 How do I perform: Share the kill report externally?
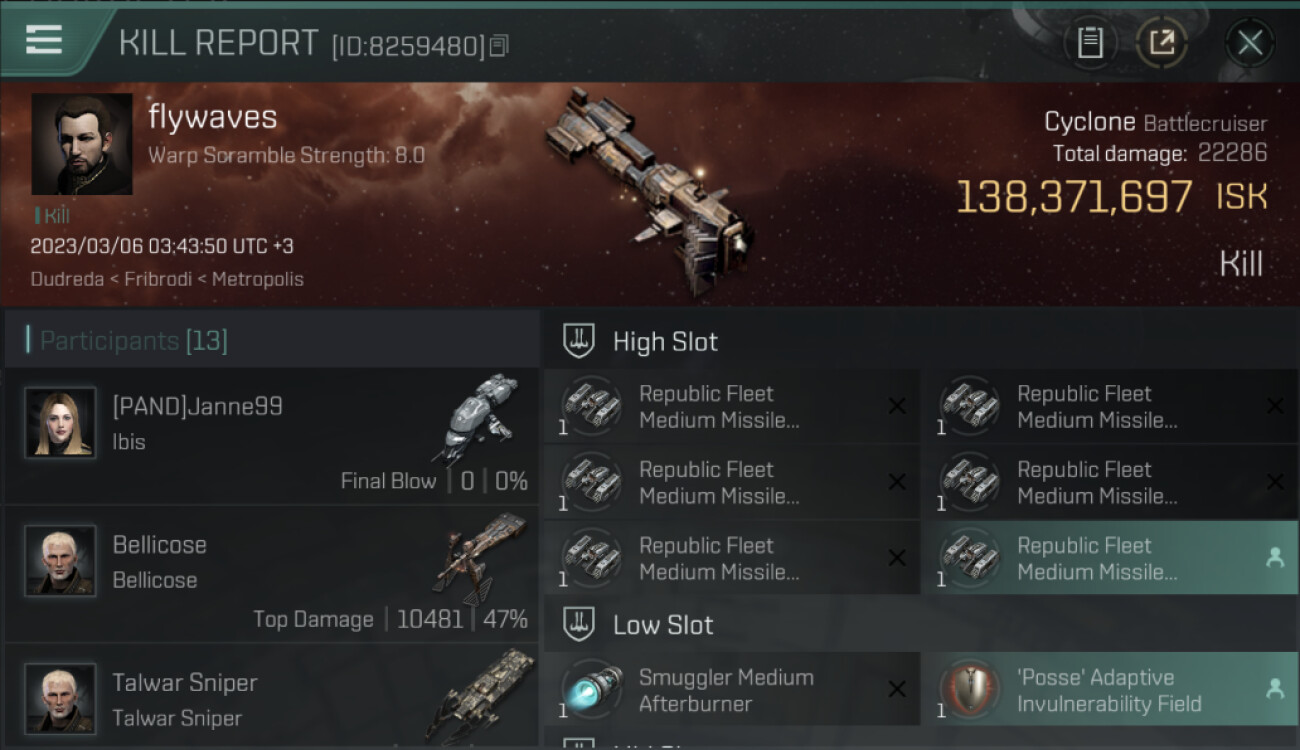pyautogui.click(x=1161, y=43)
